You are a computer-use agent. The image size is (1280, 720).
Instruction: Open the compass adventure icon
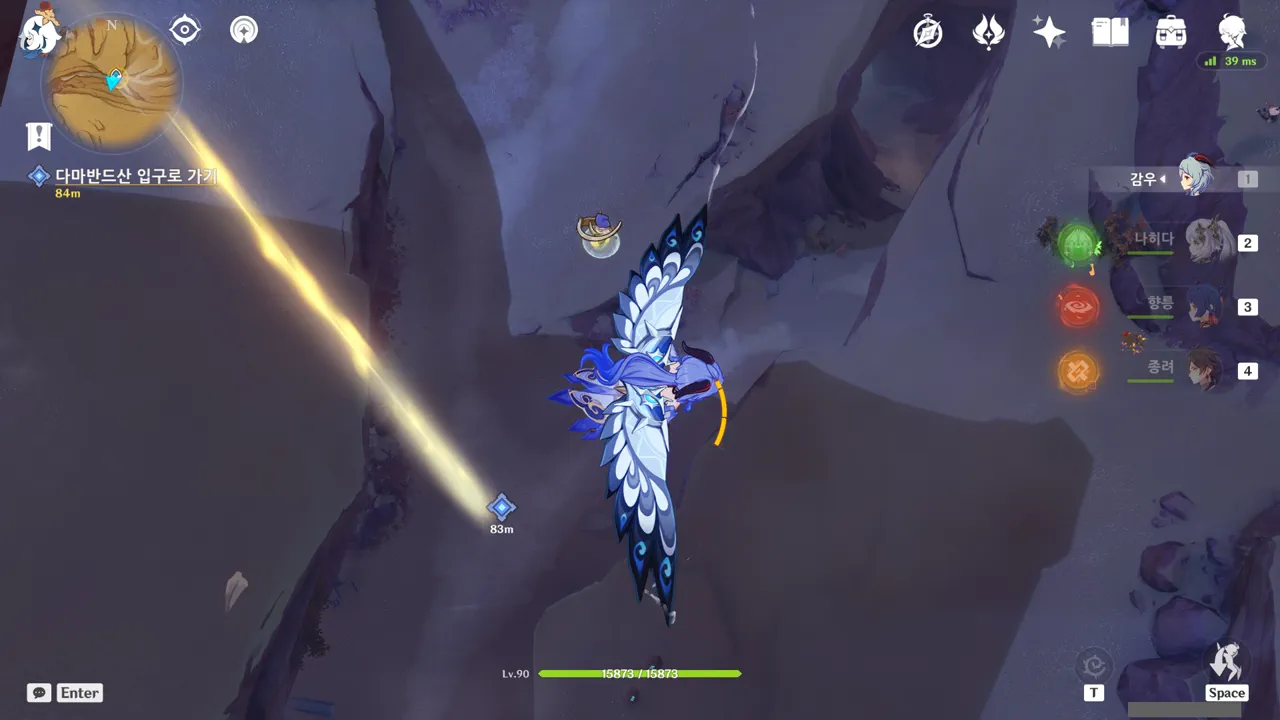(928, 32)
